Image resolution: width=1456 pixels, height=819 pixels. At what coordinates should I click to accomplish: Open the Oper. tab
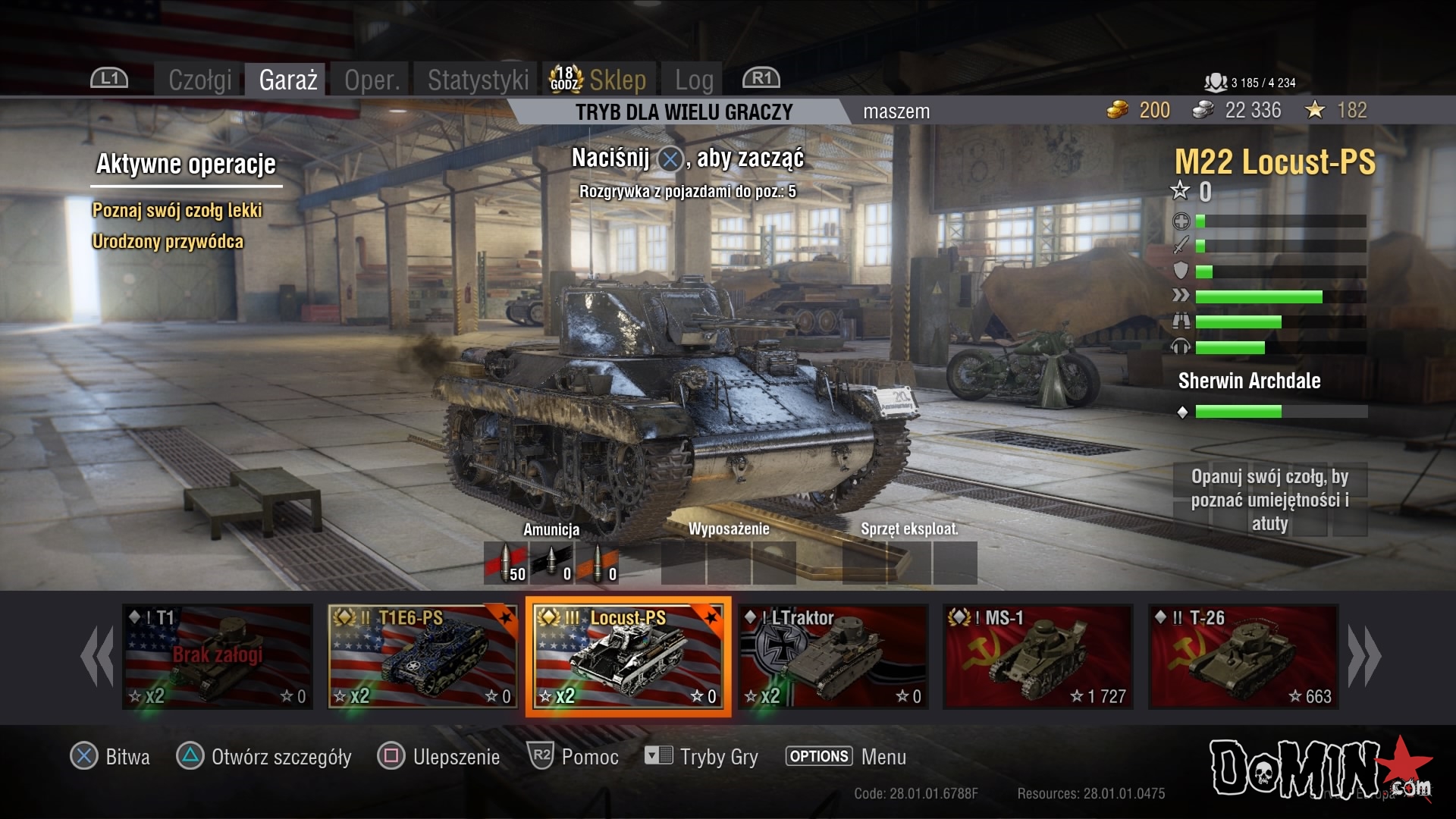click(x=372, y=80)
